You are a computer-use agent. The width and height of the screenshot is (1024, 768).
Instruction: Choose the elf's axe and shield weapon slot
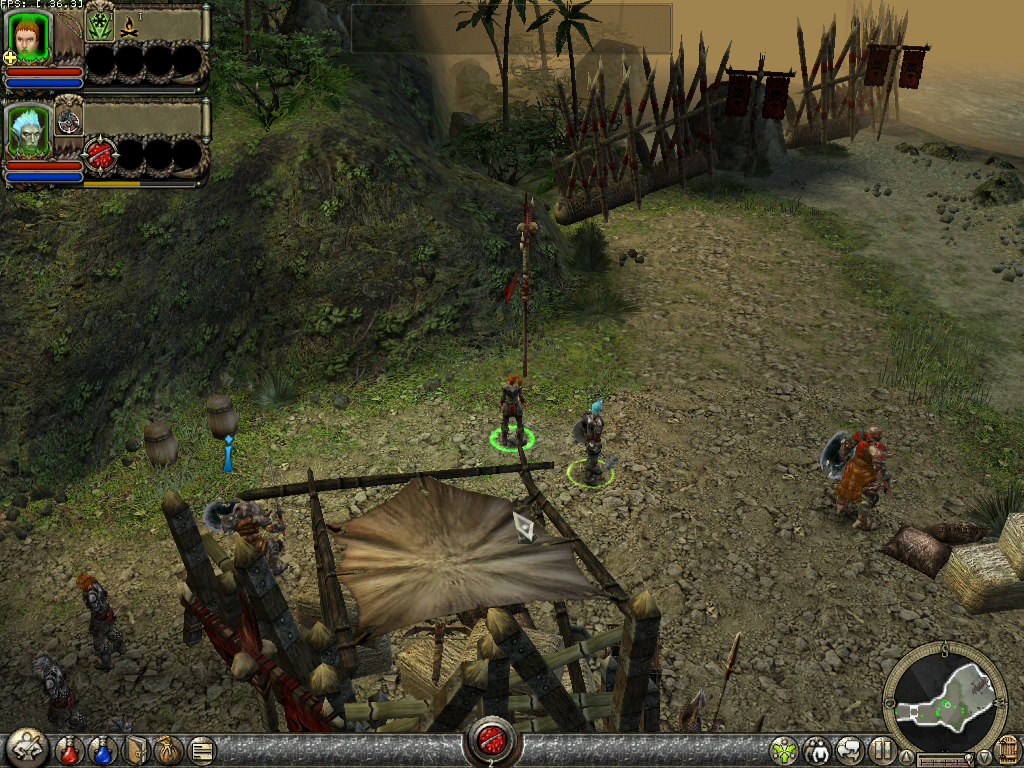point(69,121)
